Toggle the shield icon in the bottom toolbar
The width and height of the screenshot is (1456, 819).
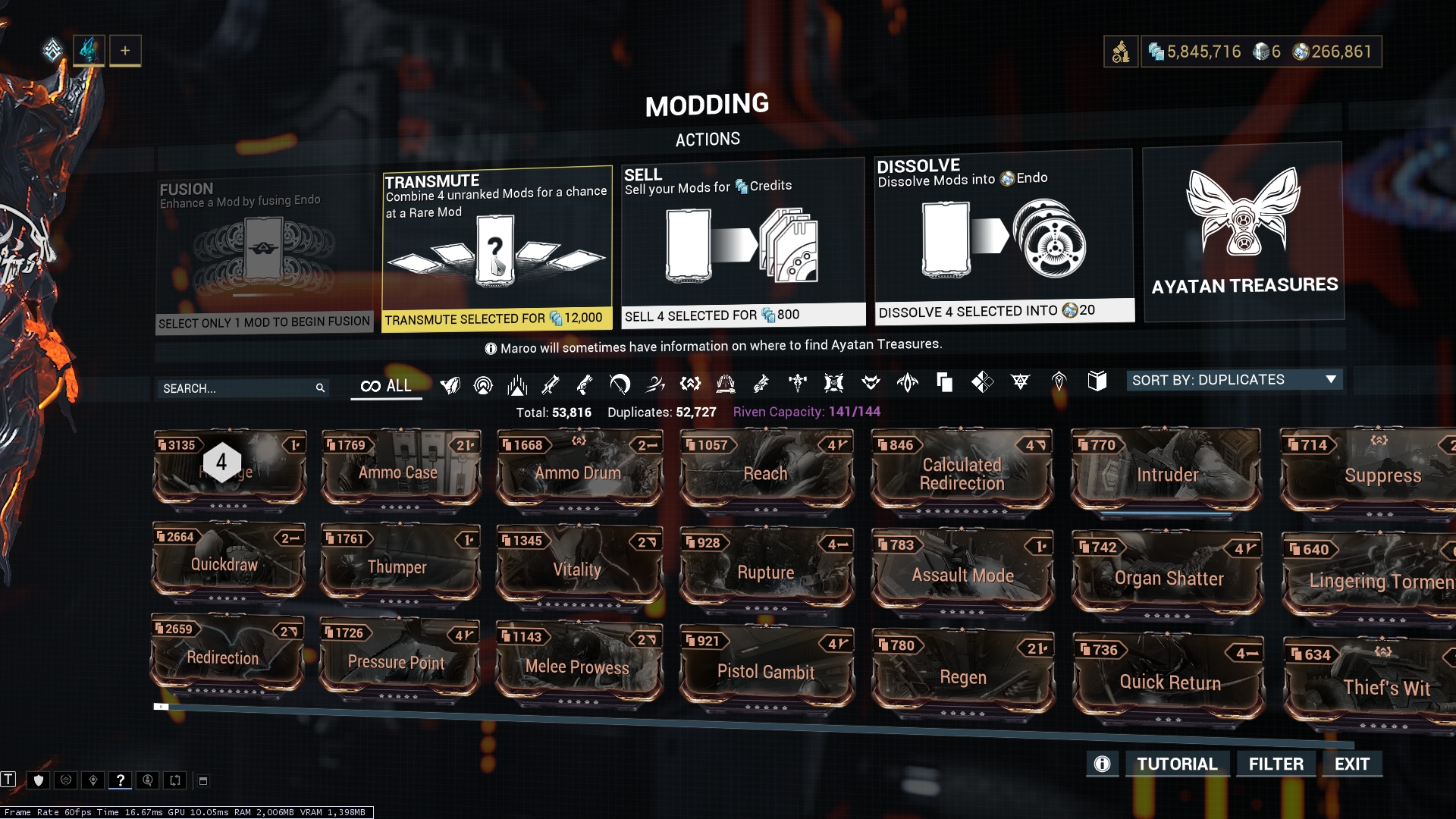(x=39, y=780)
